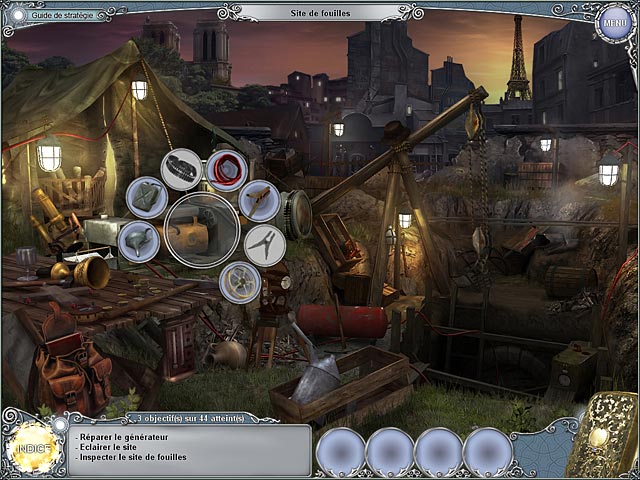Image resolution: width=640 pixels, height=480 pixels.
Task: Select the pliers silhouette circle
Action: 265,245
